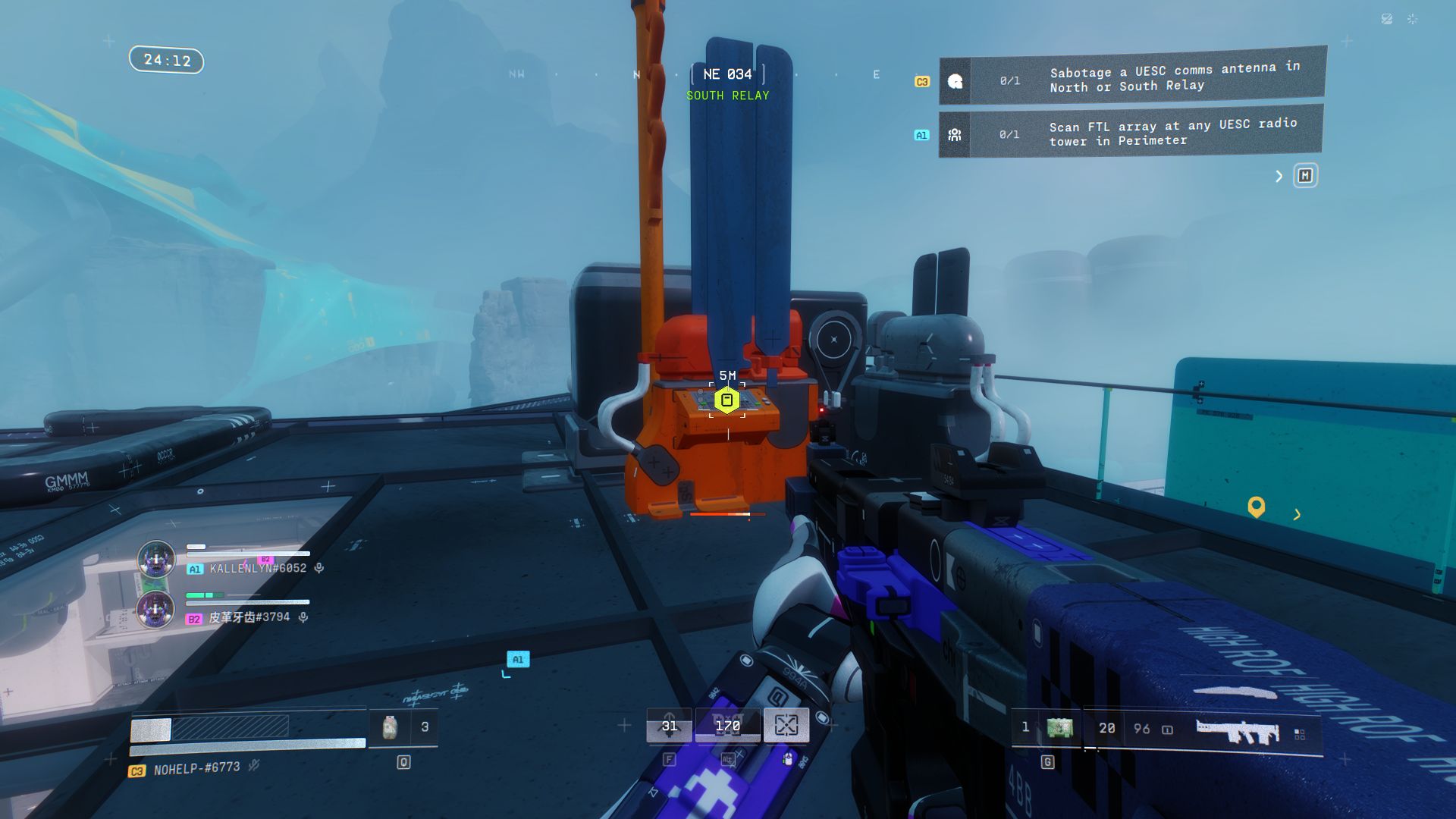
Task: Click the A1 teammate ping marker
Action: pyautogui.click(x=518, y=660)
